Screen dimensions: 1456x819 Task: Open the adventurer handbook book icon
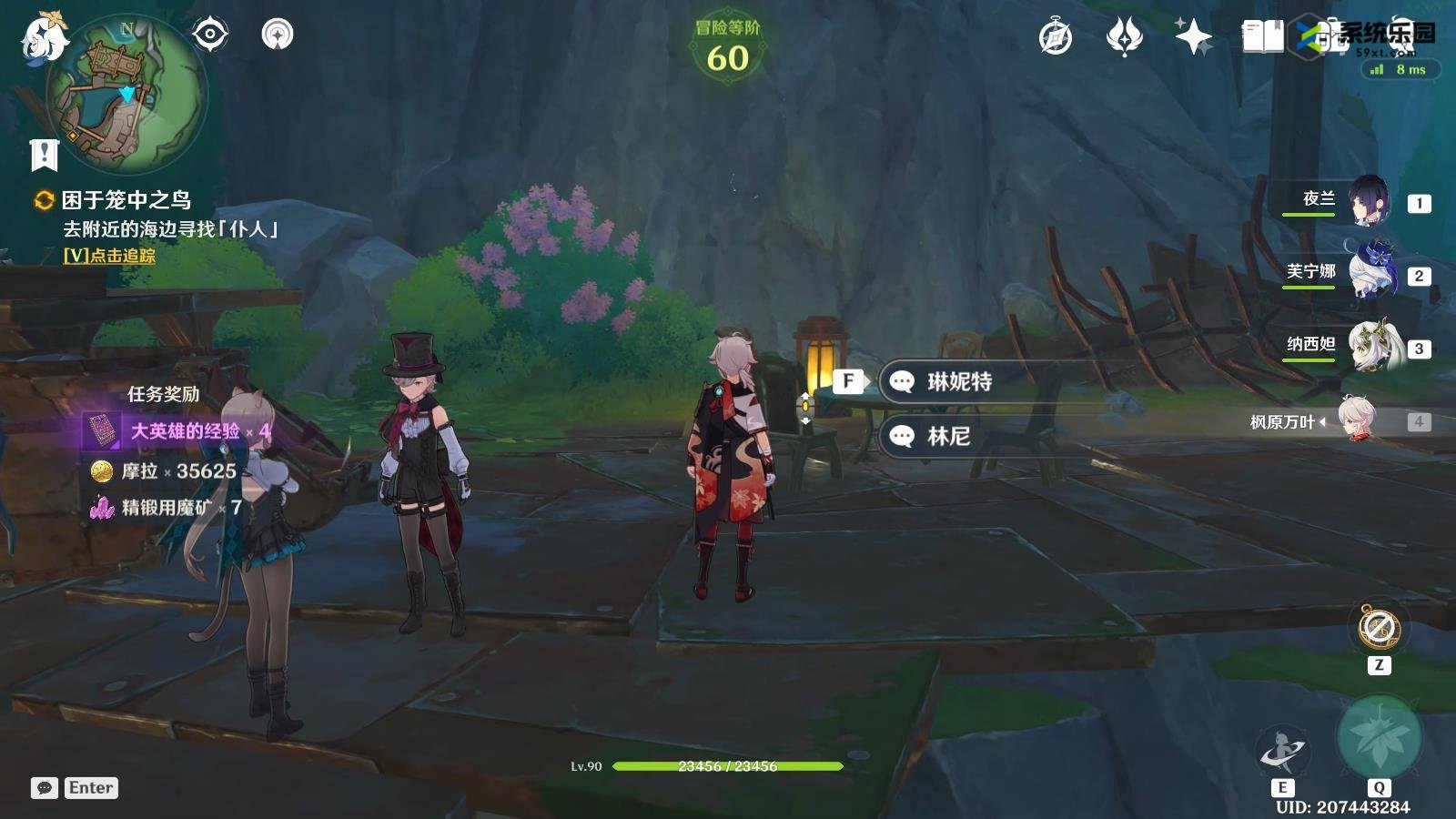pos(1263,37)
